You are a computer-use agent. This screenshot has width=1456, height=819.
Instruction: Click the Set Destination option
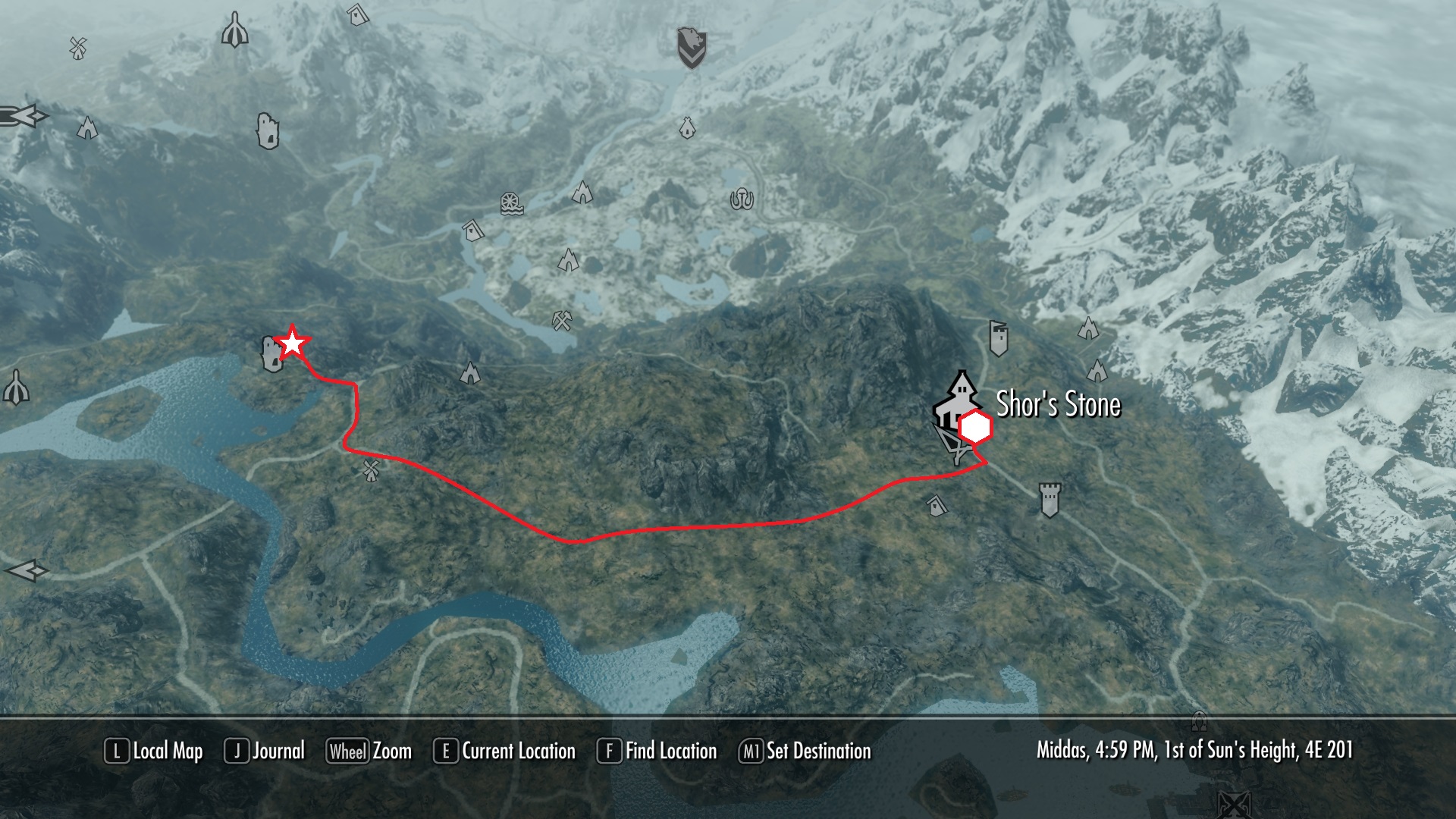tap(805, 751)
